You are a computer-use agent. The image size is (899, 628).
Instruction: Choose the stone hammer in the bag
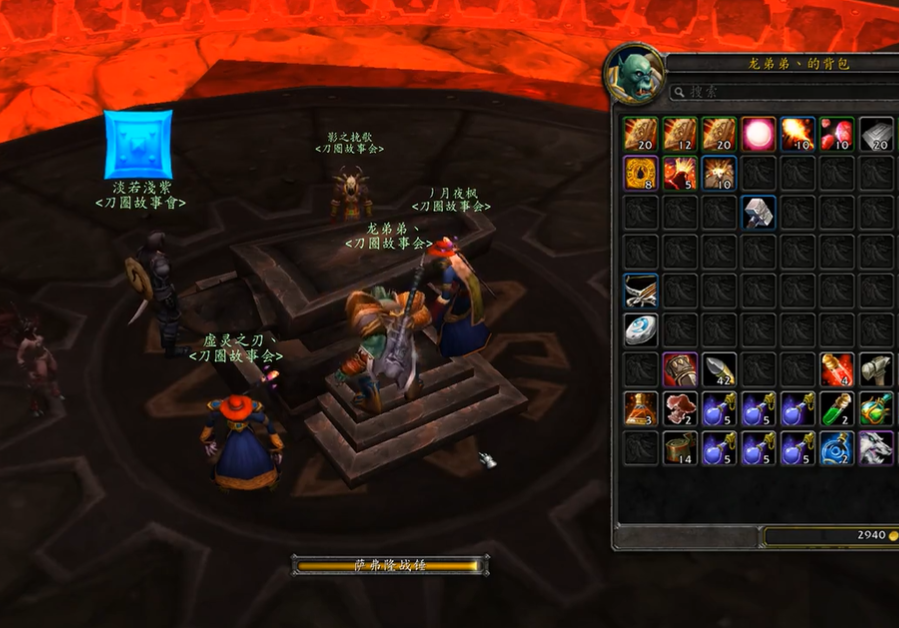pos(759,212)
